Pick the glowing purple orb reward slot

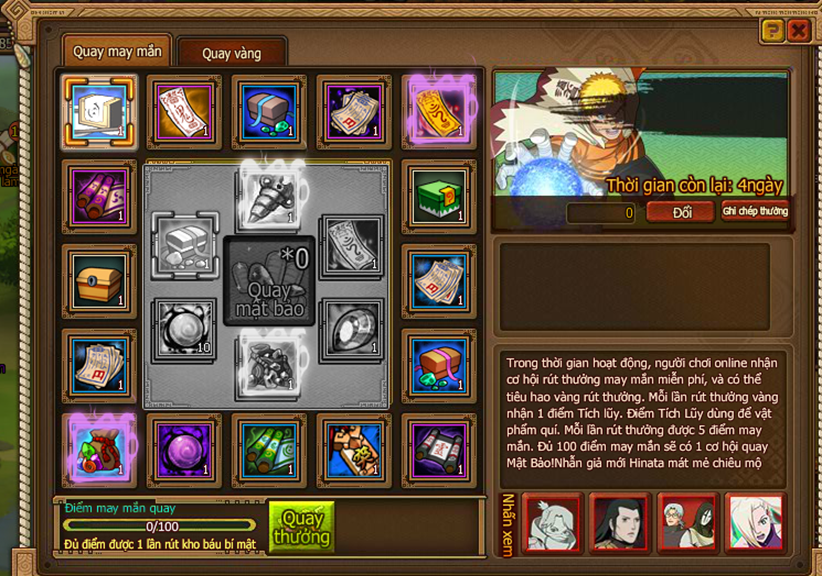[182, 449]
